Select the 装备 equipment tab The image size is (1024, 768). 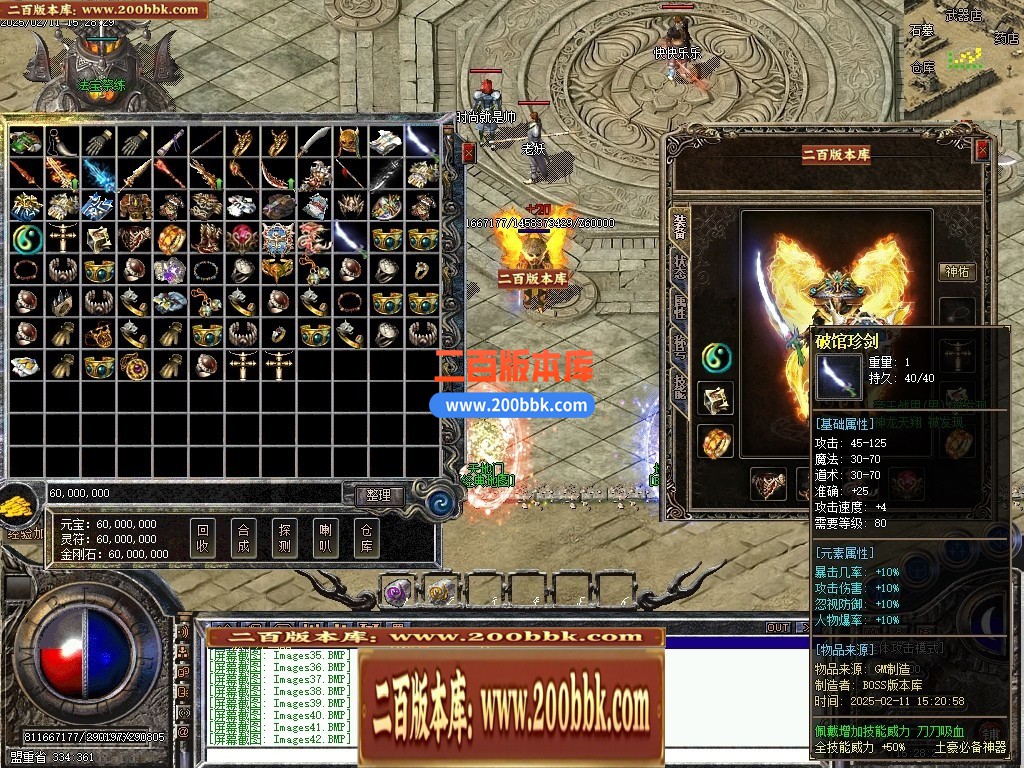pos(680,227)
